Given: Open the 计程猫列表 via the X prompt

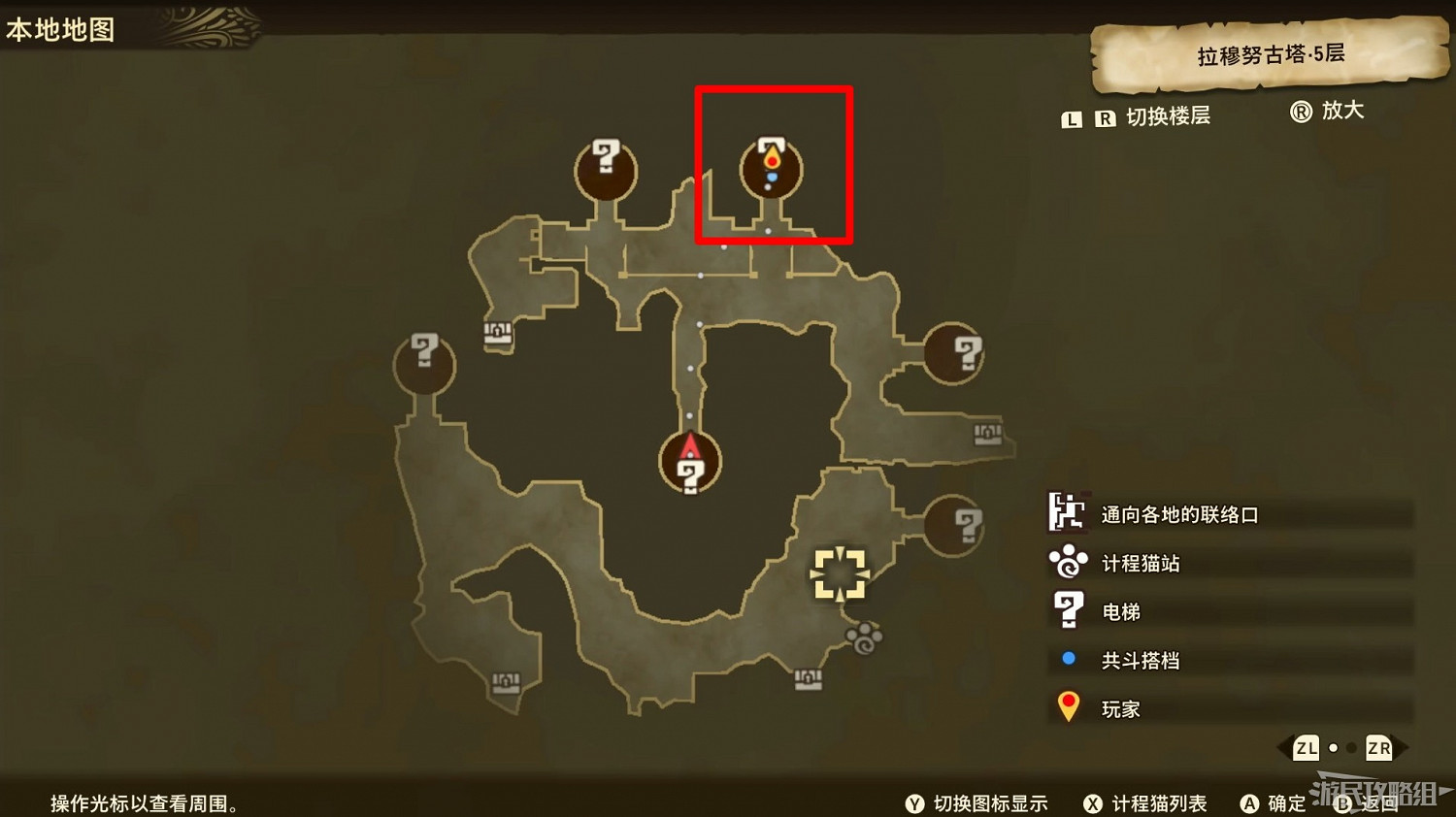Looking at the screenshot, I should [1092, 804].
